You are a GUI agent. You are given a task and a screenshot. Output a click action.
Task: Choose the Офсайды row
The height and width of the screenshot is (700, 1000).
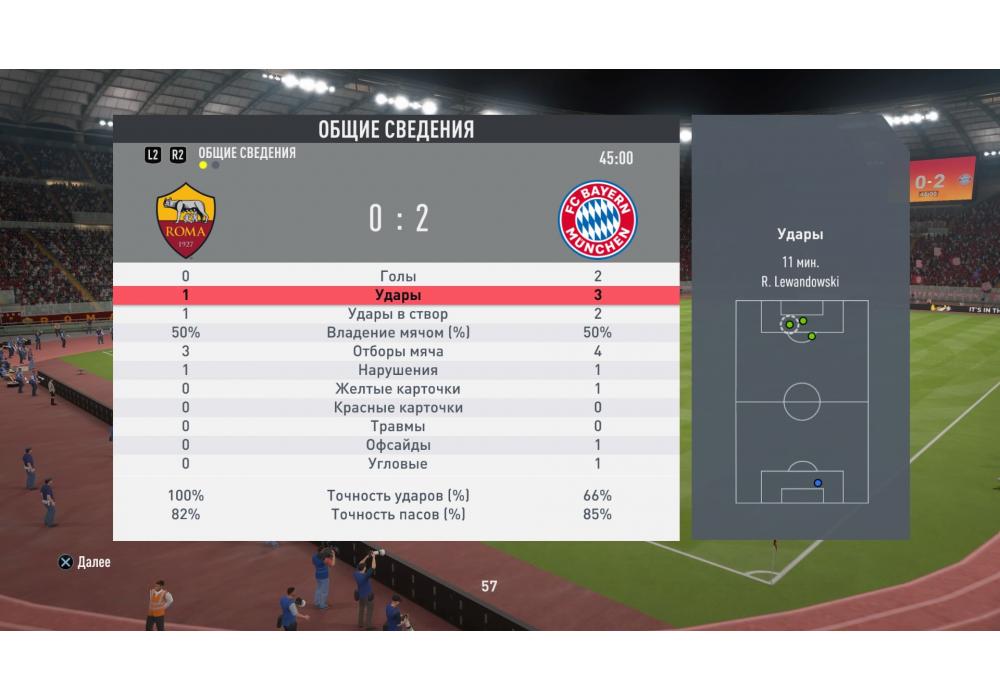(397, 445)
